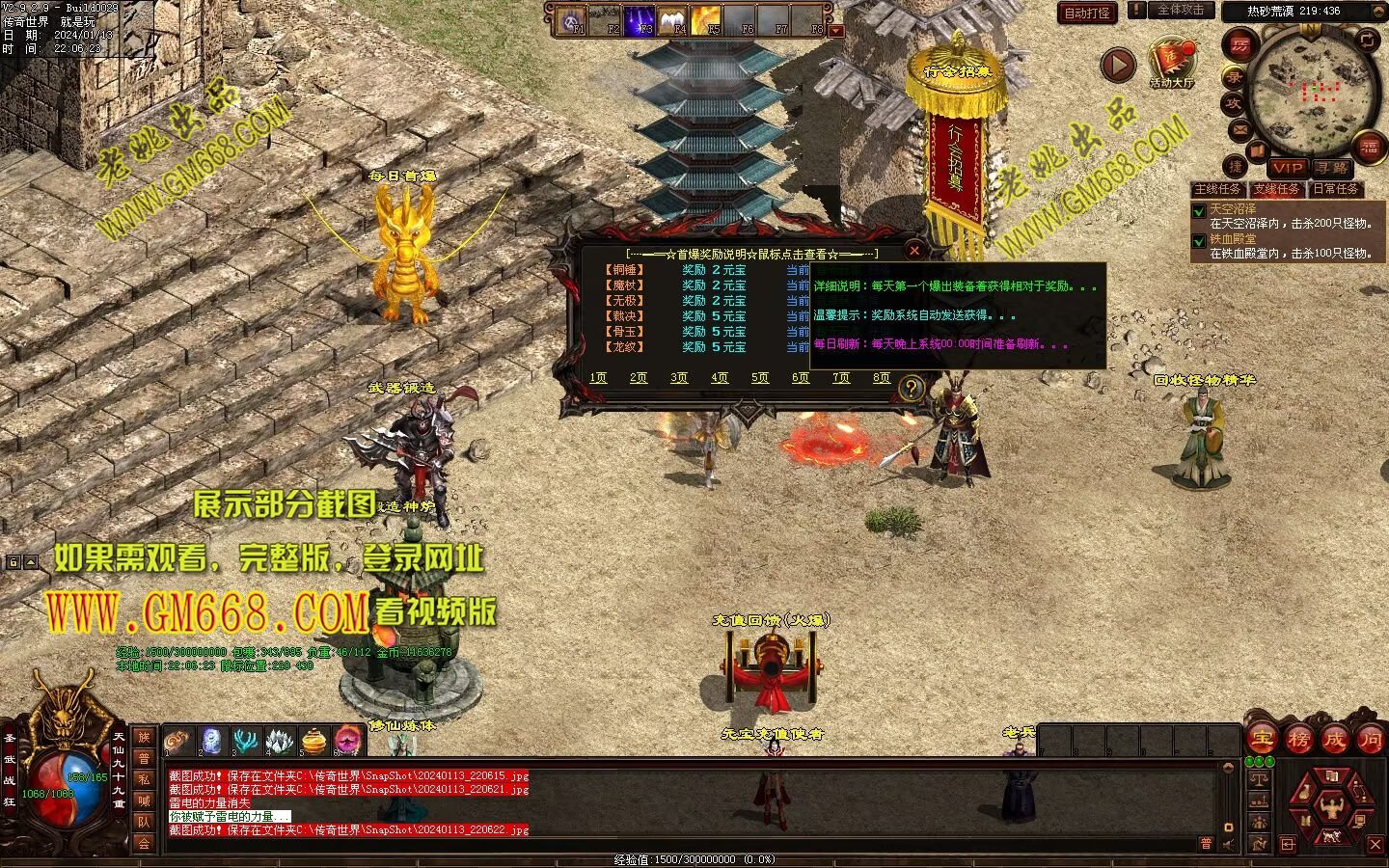
Task: Close the first-drop reward panel
Action: click(x=914, y=250)
